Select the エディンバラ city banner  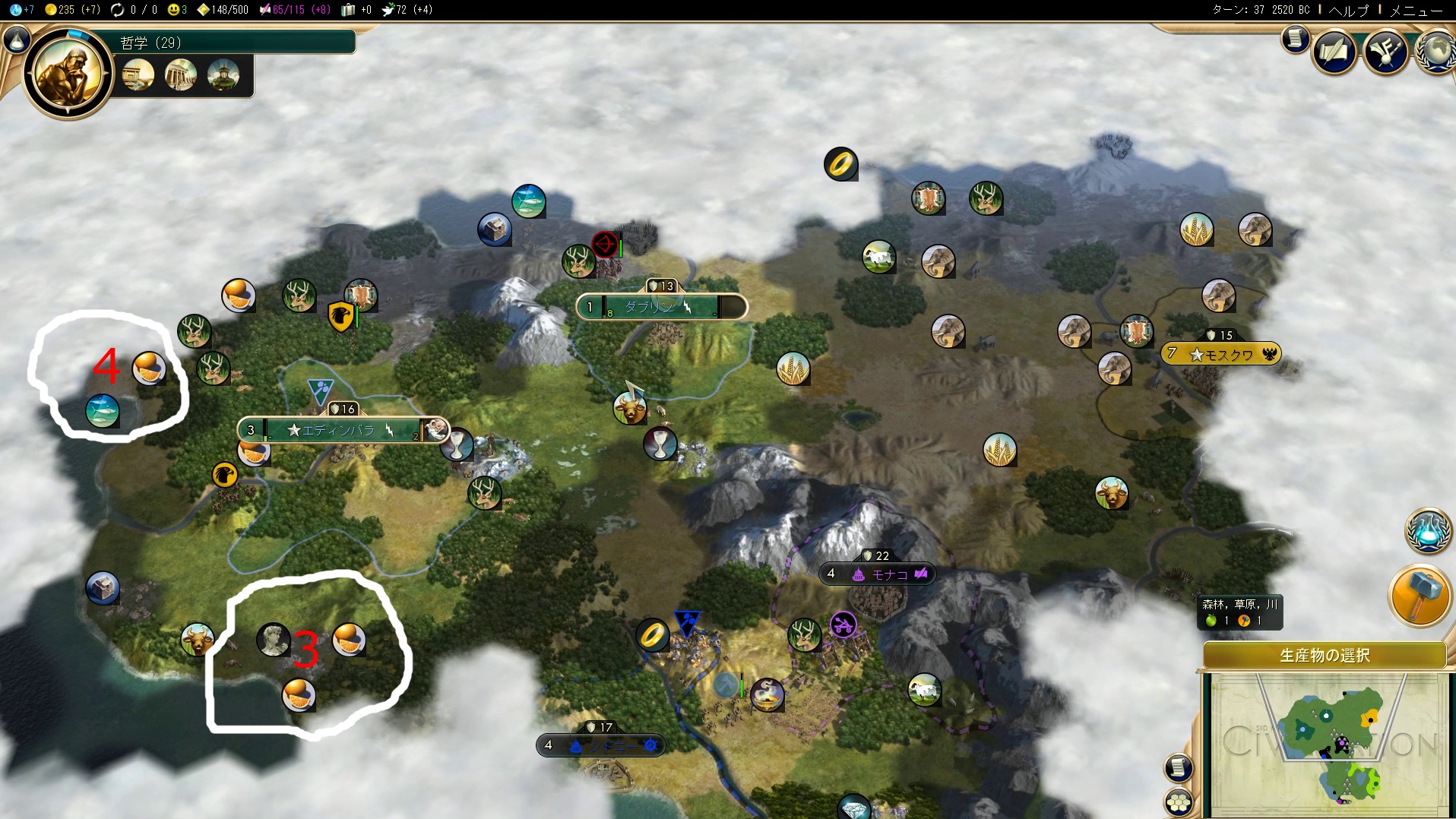point(339,430)
